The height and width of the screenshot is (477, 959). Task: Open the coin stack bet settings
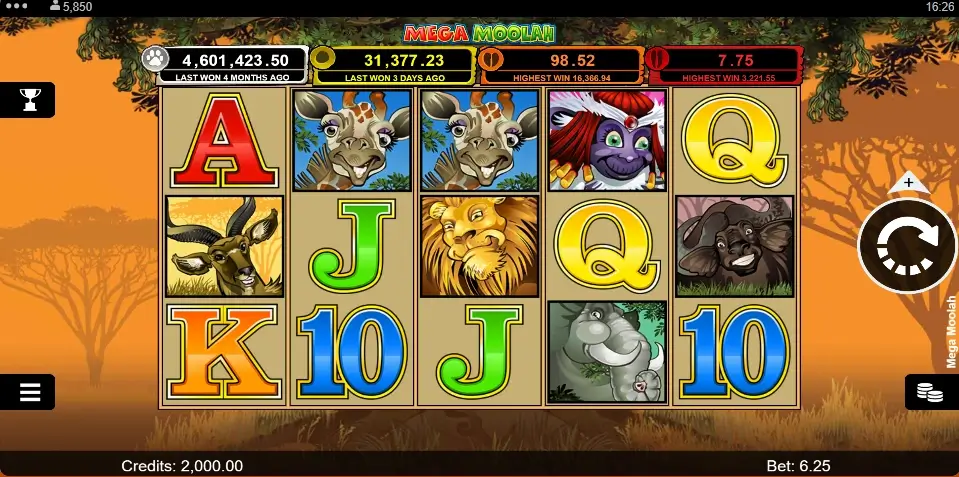pos(930,392)
